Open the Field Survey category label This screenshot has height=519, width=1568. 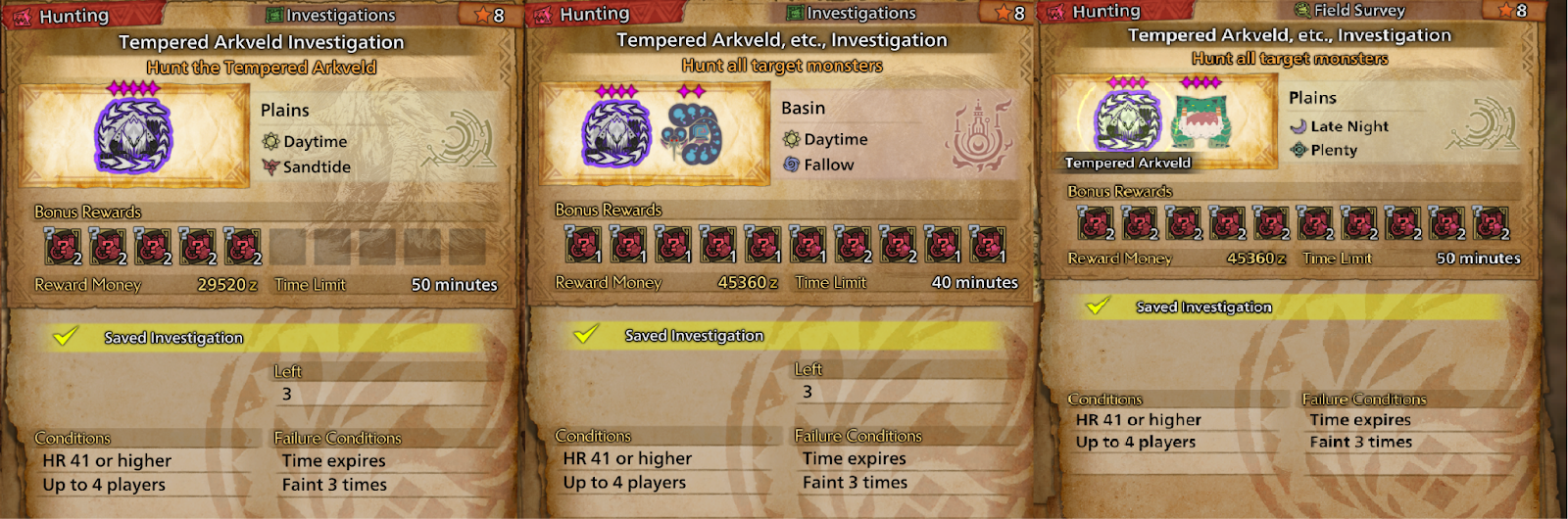(x=1358, y=11)
